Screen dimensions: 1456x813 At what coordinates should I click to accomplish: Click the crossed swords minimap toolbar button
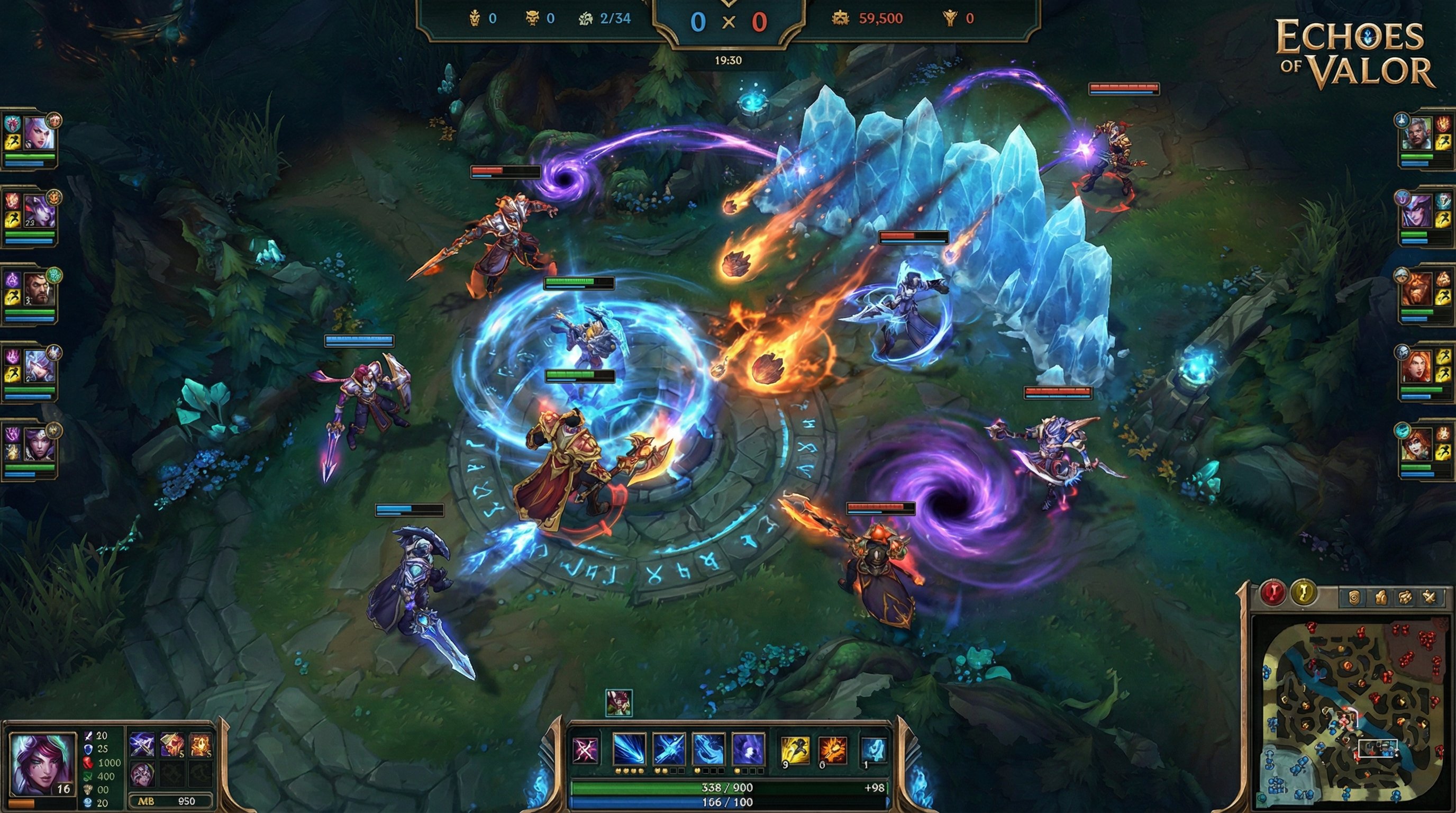point(1429,598)
